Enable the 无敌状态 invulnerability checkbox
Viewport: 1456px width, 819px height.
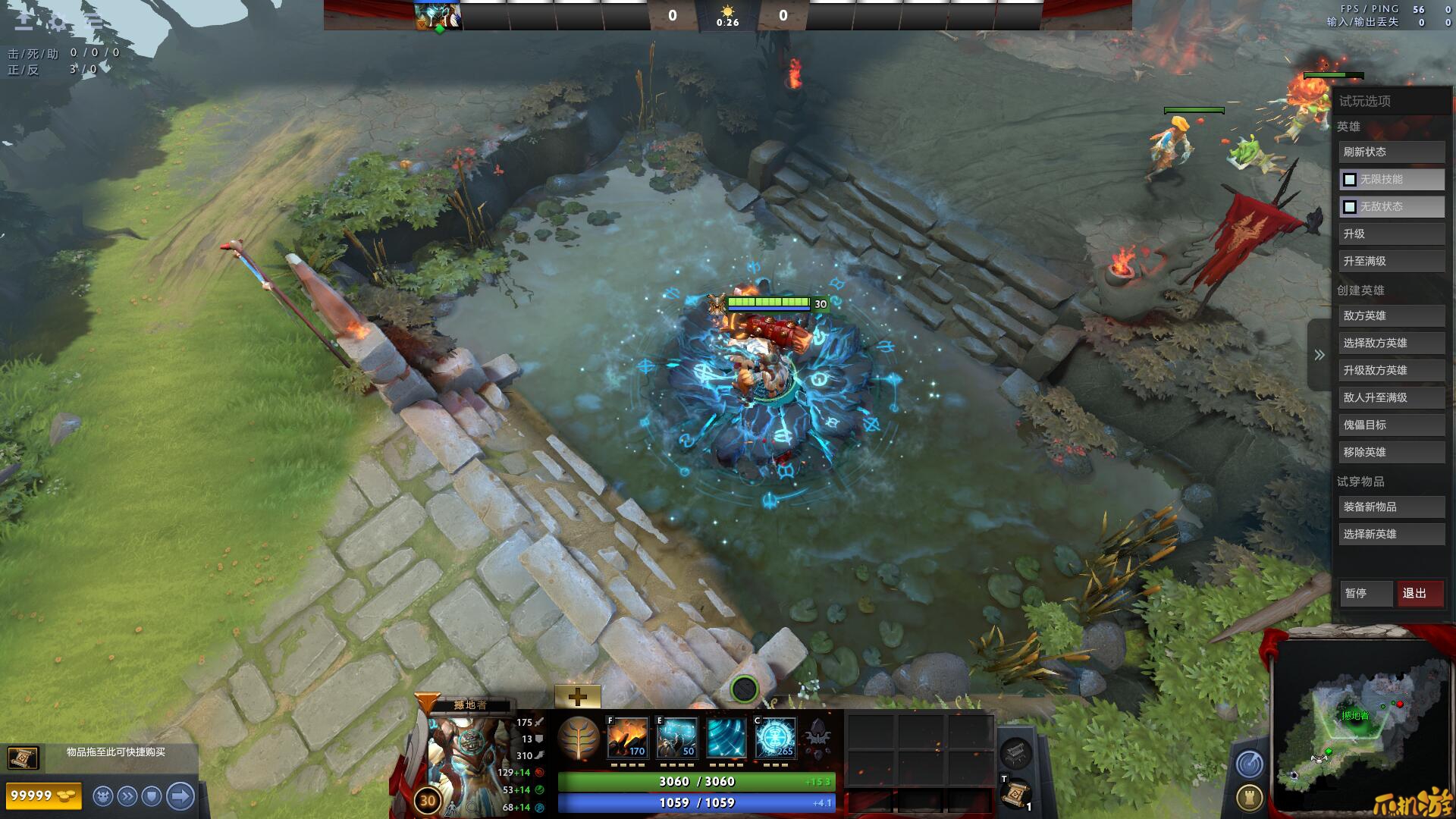[x=1350, y=207]
